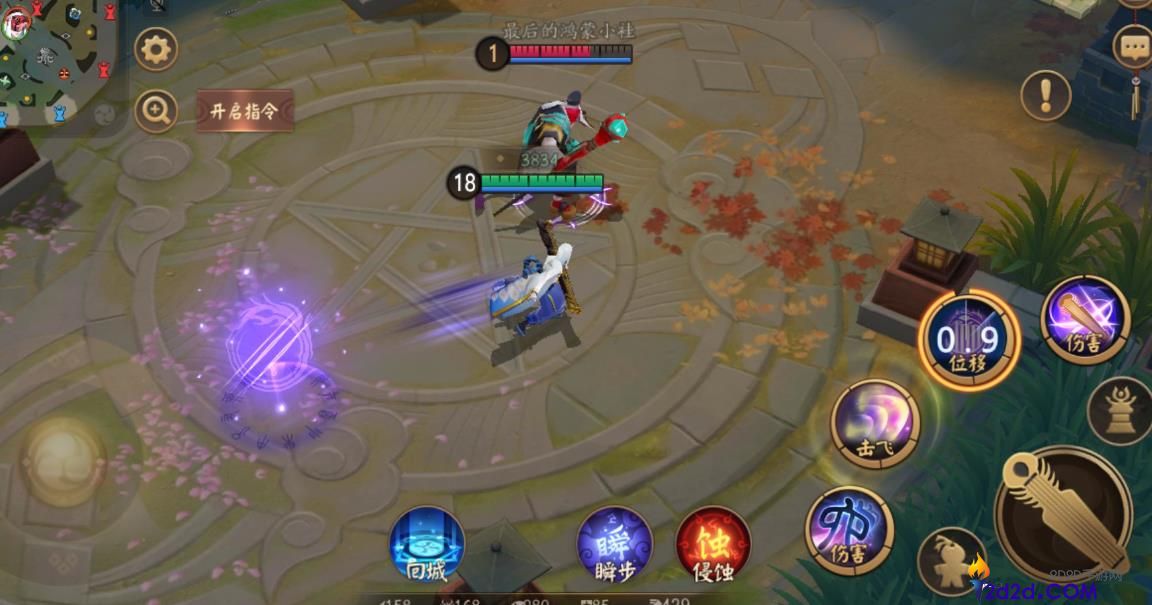The image size is (1152, 605).
Task: Tap the virtual movement joystick
Action: coord(63,461)
